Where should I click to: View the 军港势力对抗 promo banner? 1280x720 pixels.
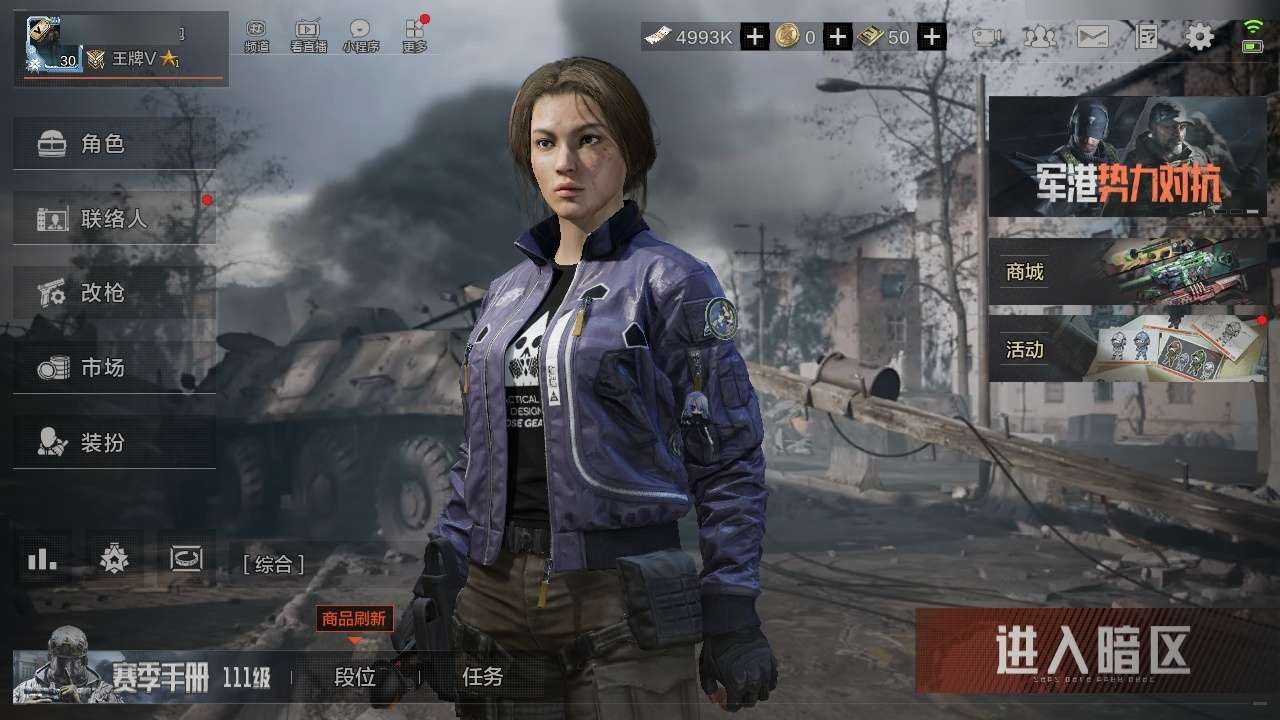coord(1127,157)
